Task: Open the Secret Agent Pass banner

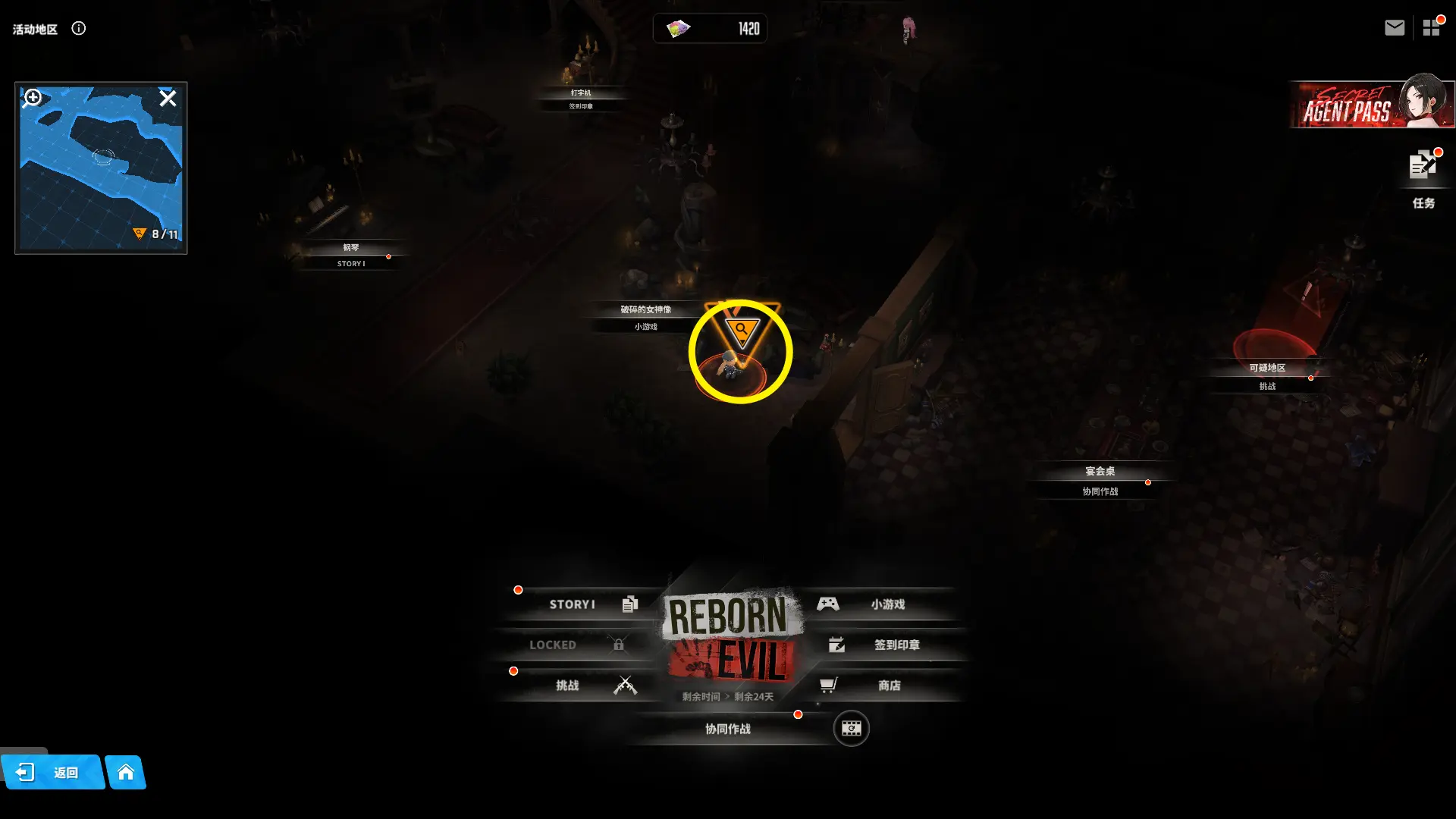Action: [x=1371, y=105]
